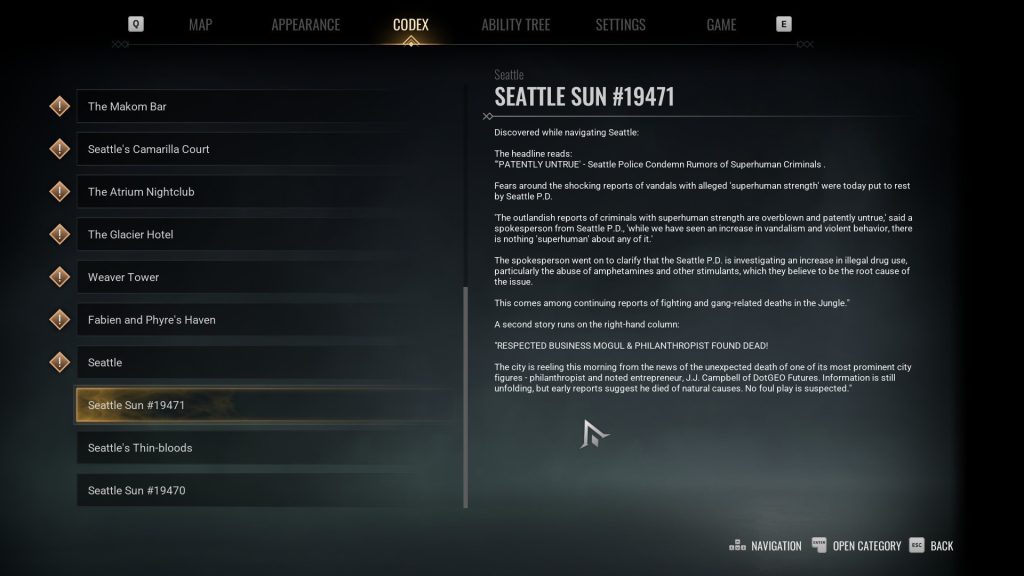Go back using the Back button
This screenshot has height=576, width=1024.
click(x=932, y=546)
